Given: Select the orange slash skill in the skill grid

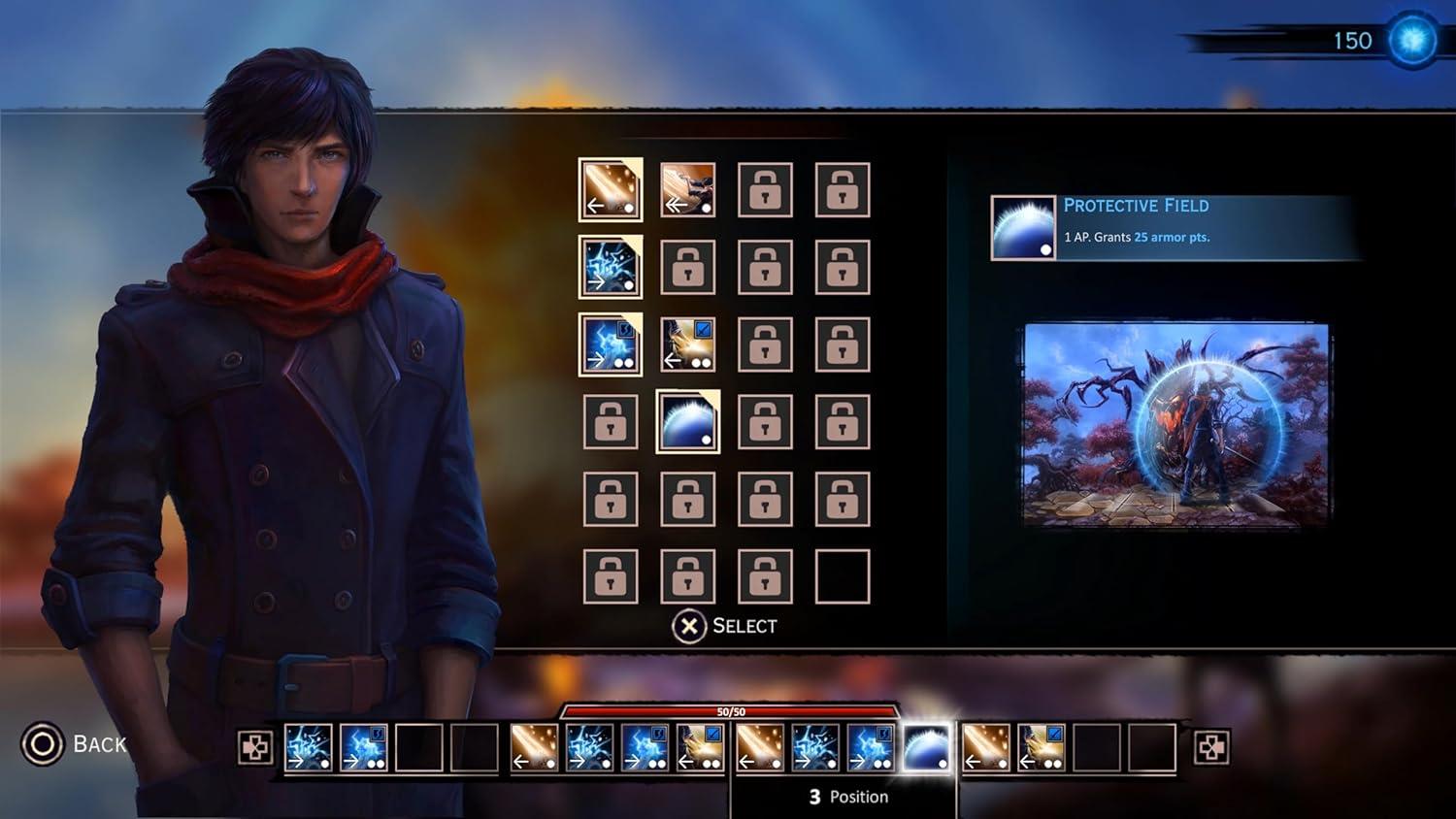Looking at the screenshot, I should tap(611, 189).
